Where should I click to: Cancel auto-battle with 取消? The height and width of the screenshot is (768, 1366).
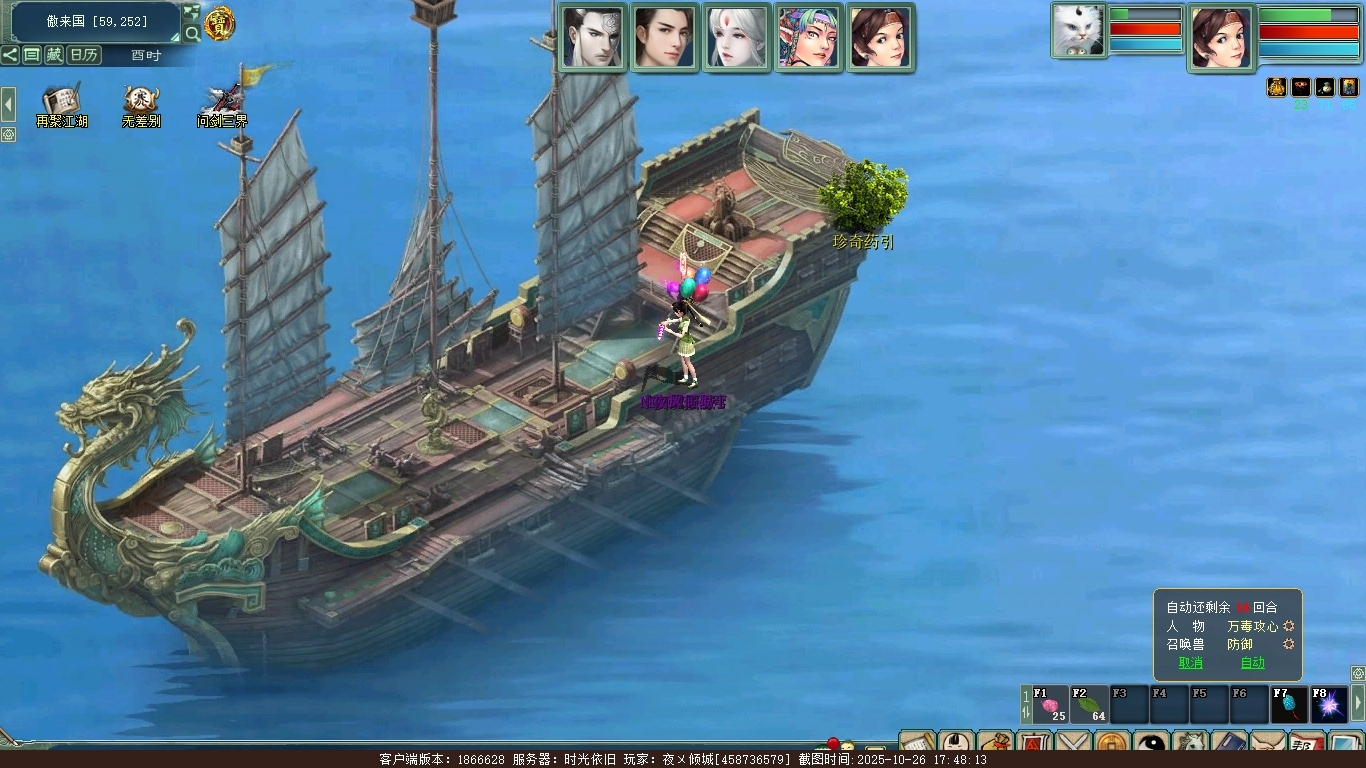tap(1190, 662)
